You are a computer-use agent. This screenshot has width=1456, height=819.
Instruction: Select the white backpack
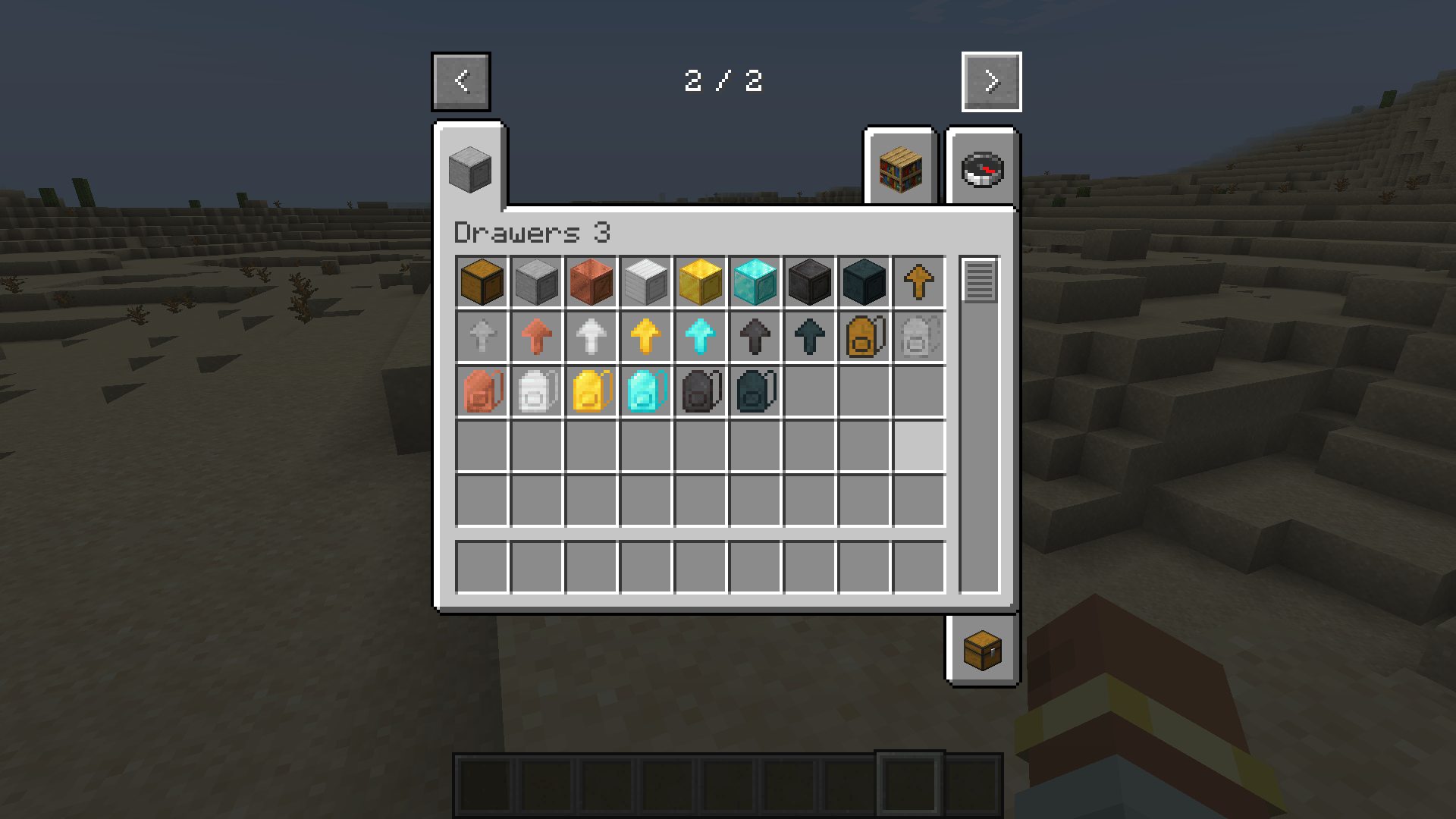[536, 391]
